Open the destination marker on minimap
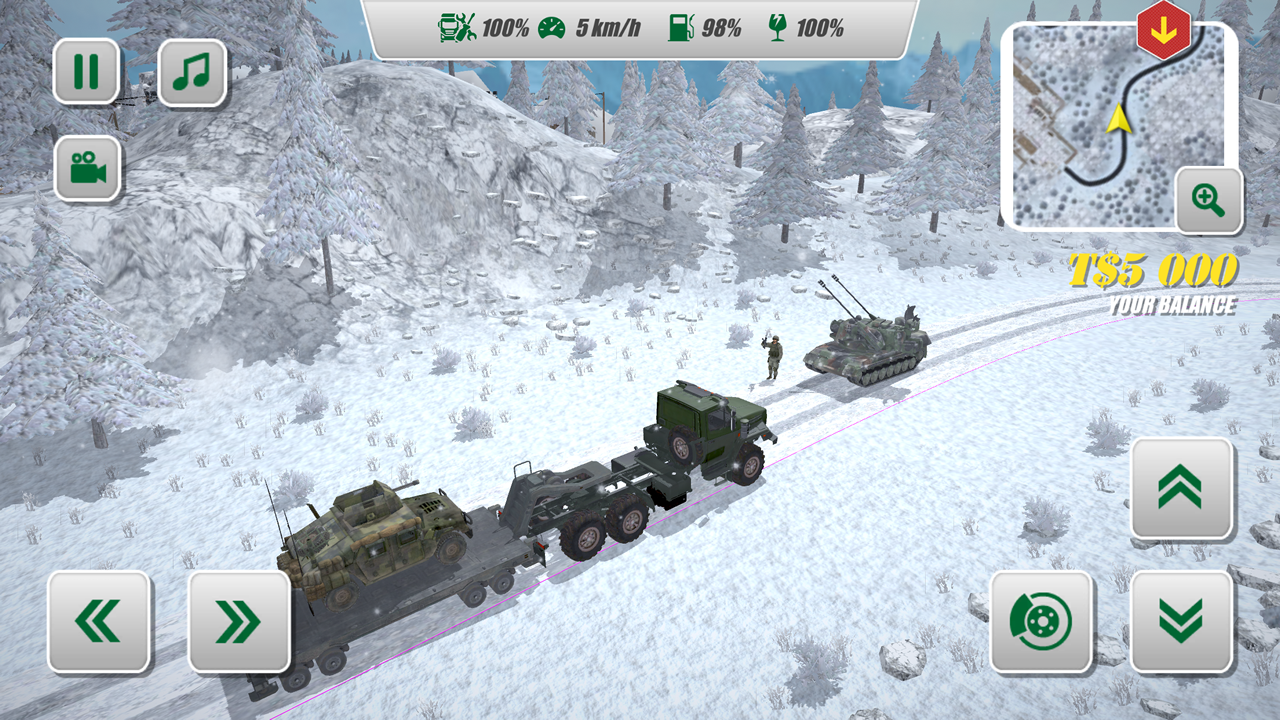 pos(1163,28)
